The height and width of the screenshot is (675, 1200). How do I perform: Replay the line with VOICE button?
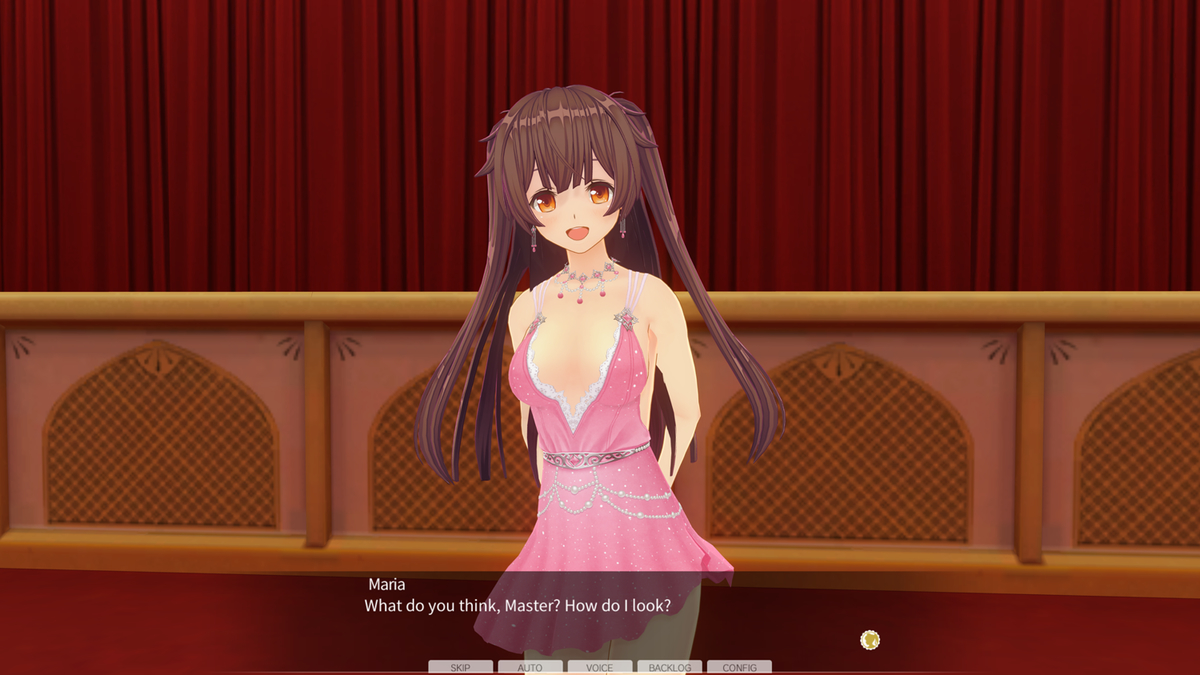pos(600,667)
